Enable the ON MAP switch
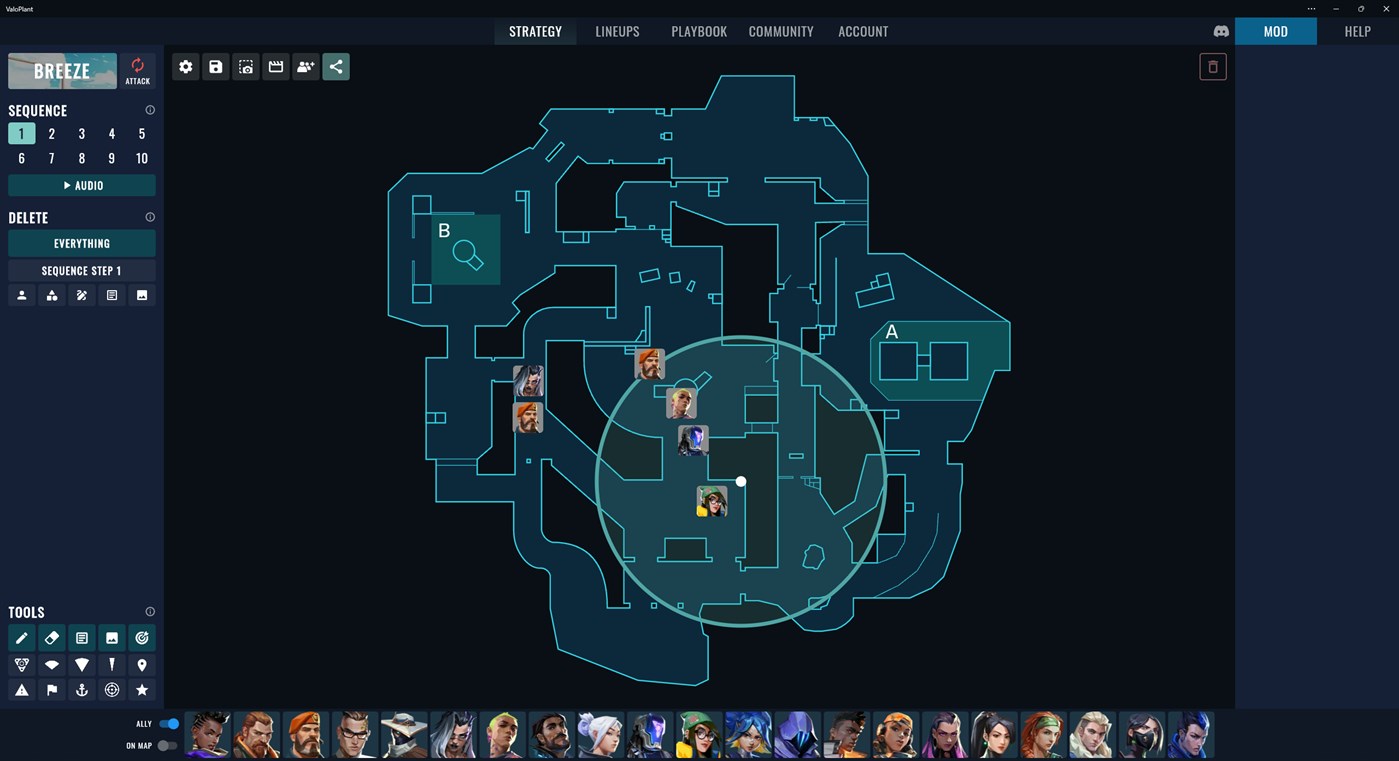1399x761 pixels. point(168,744)
